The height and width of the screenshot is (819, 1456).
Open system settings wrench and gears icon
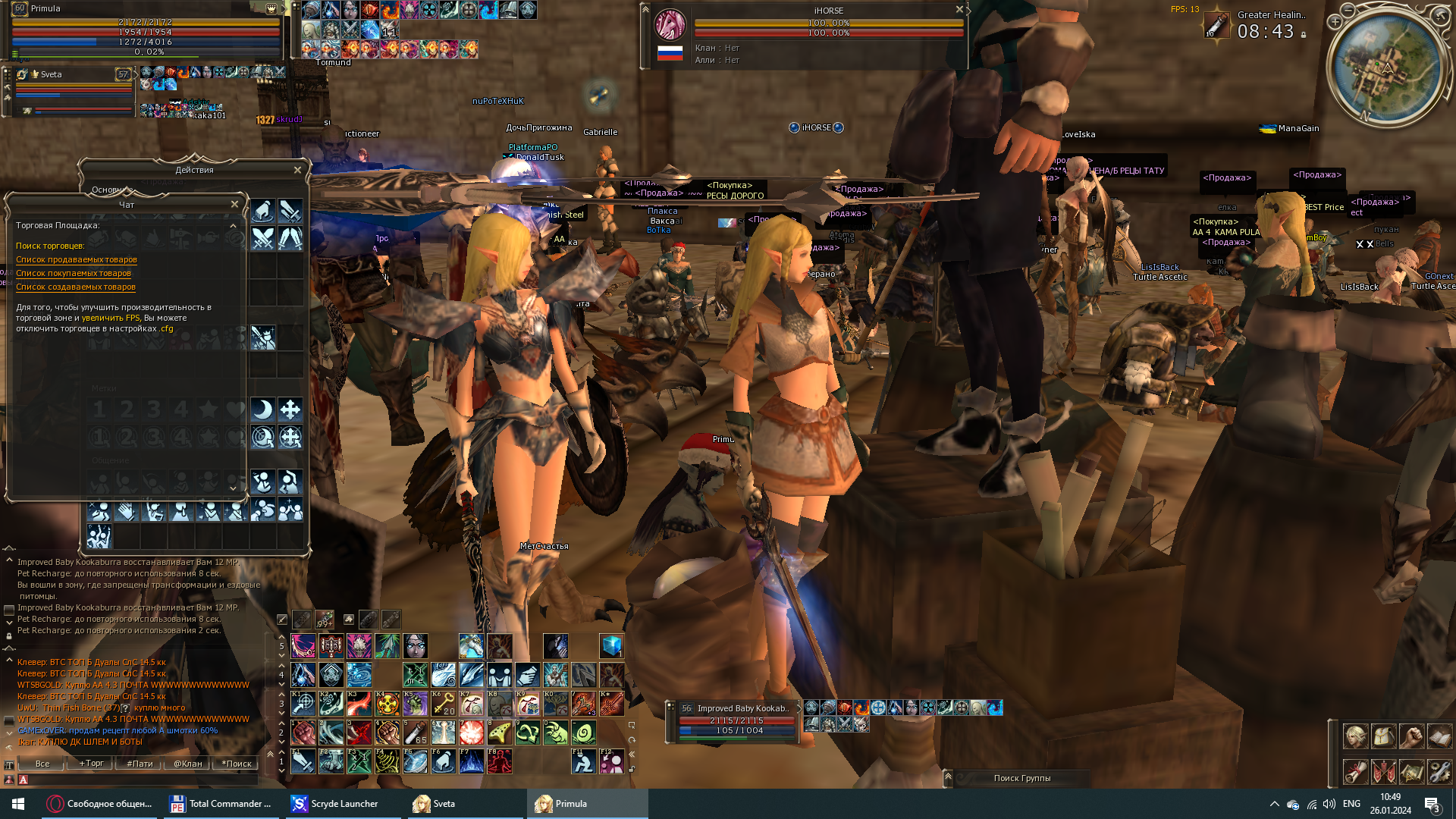coord(1439,772)
